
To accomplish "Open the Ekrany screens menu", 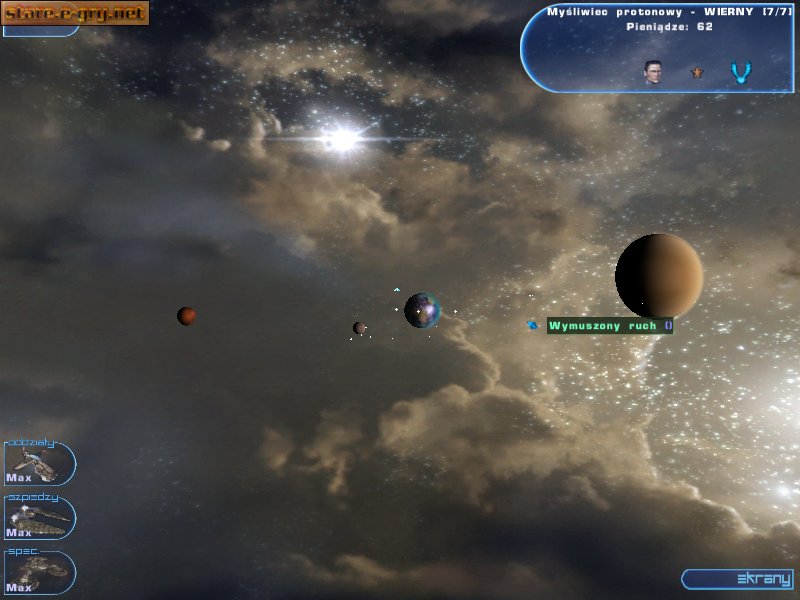I will pos(739,579).
